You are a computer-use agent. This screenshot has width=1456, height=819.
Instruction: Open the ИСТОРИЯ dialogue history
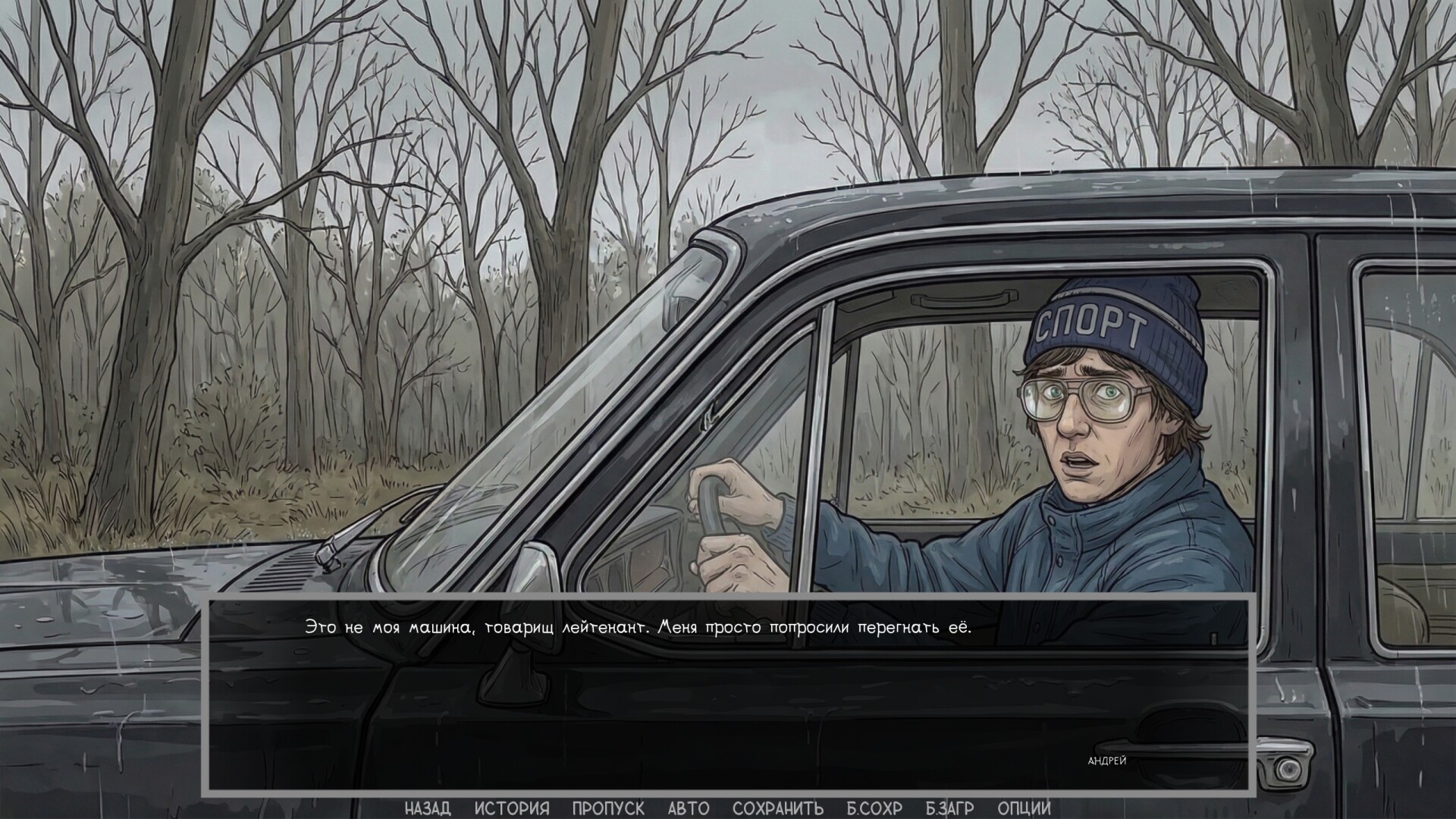pyautogui.click(x=511, y=808)
